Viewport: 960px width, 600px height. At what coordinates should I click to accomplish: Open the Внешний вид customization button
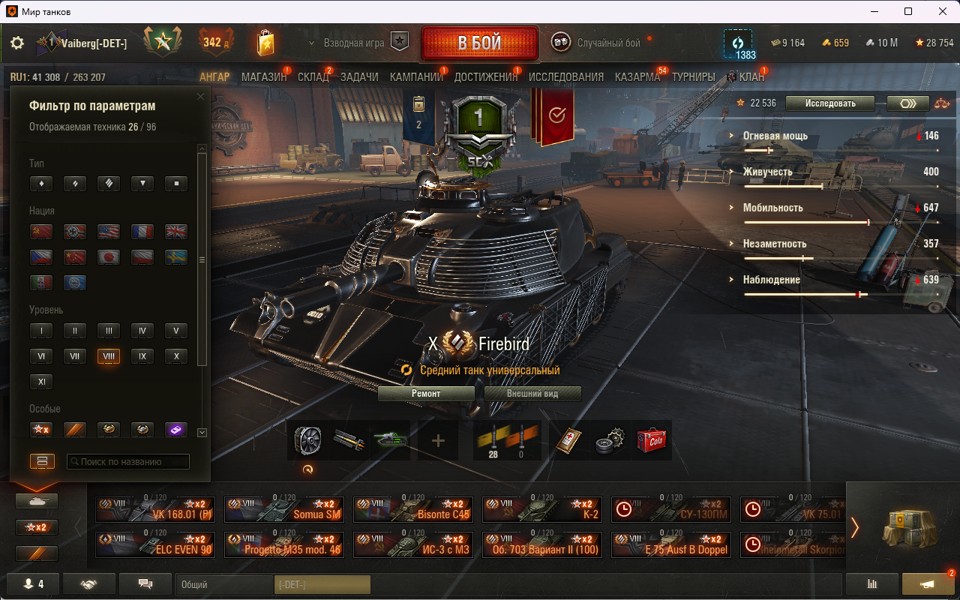pos(533,393)
